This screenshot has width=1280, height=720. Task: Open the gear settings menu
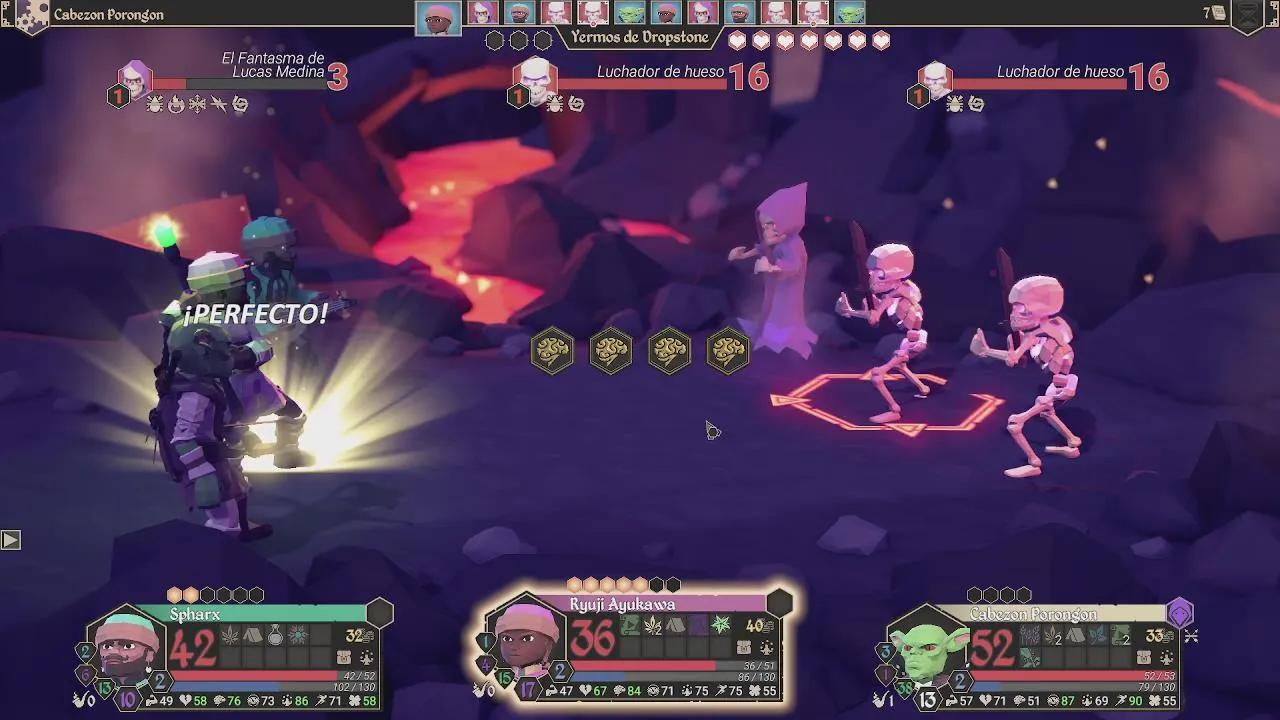(x=30, y=15)
